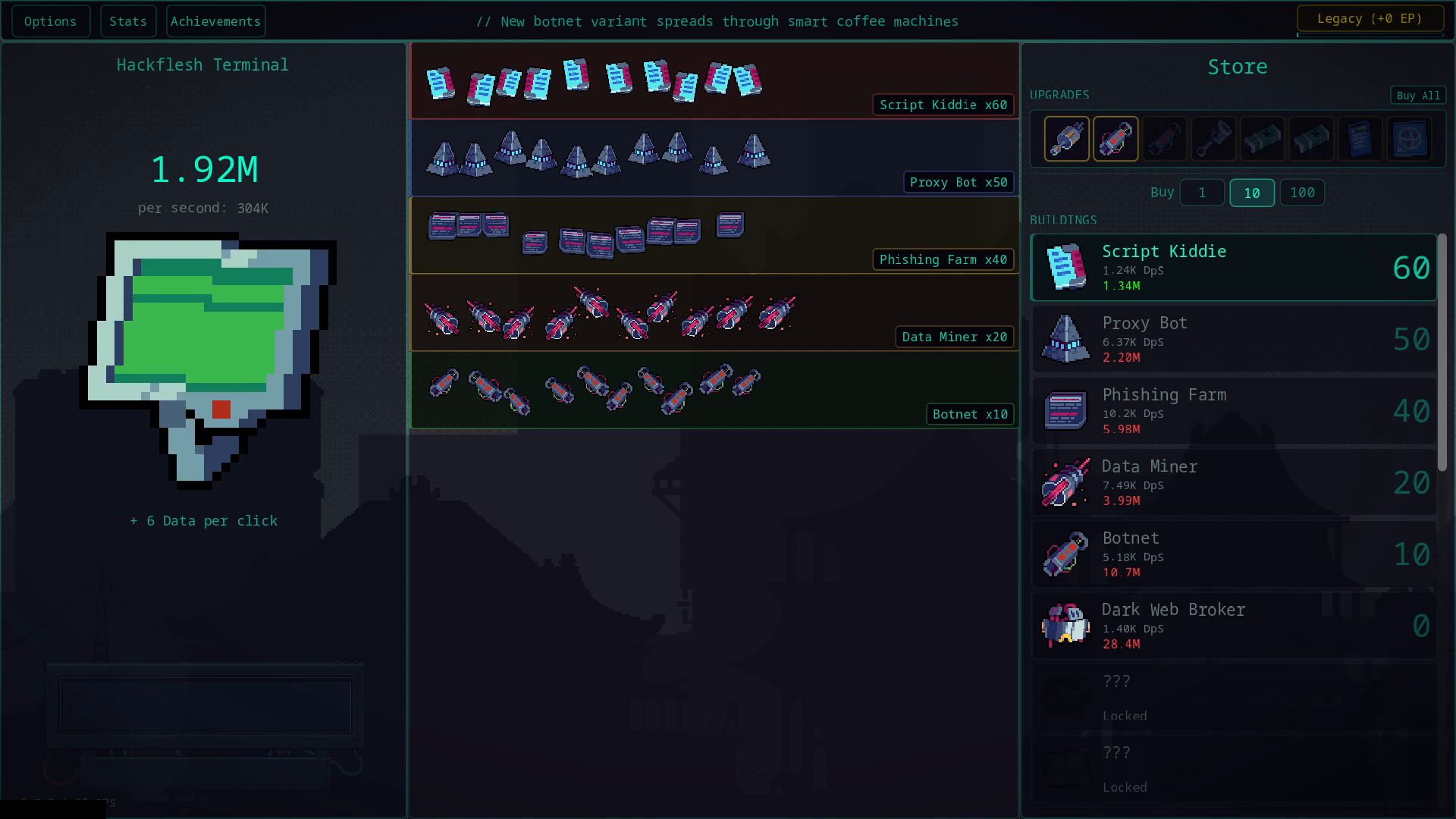Select the blue document upgrade icon
Viewport: 1456px width, 819px height.
click(1360, 139)
